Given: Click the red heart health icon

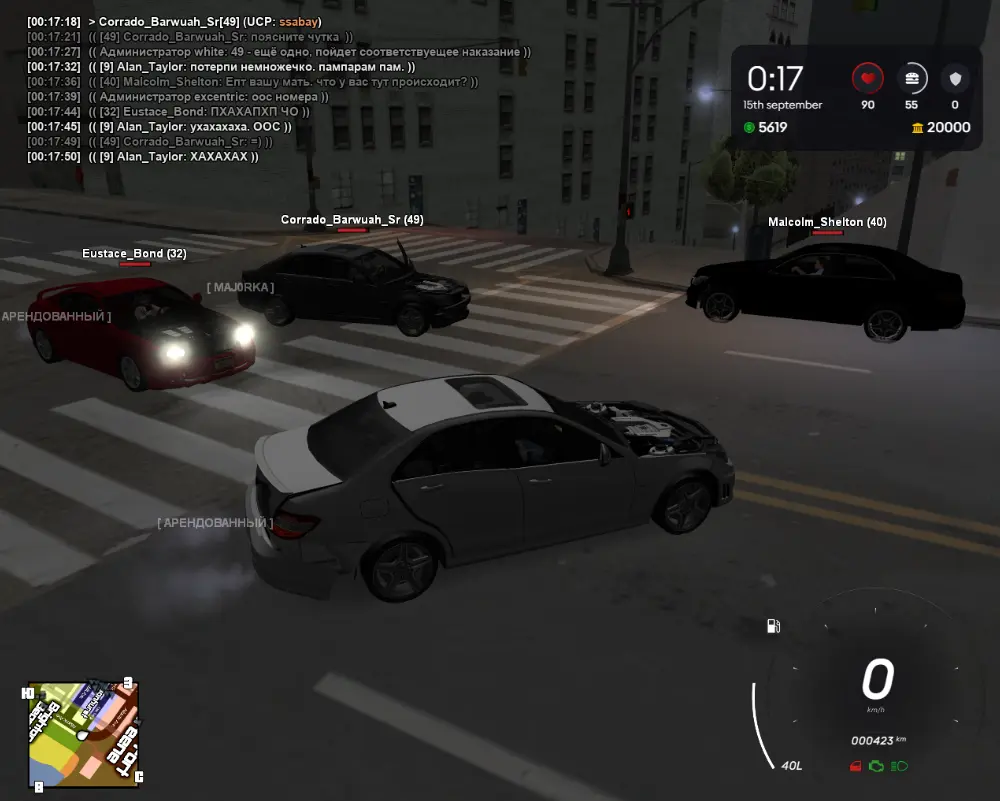Looking at the screenshot, I should [867, 77].
